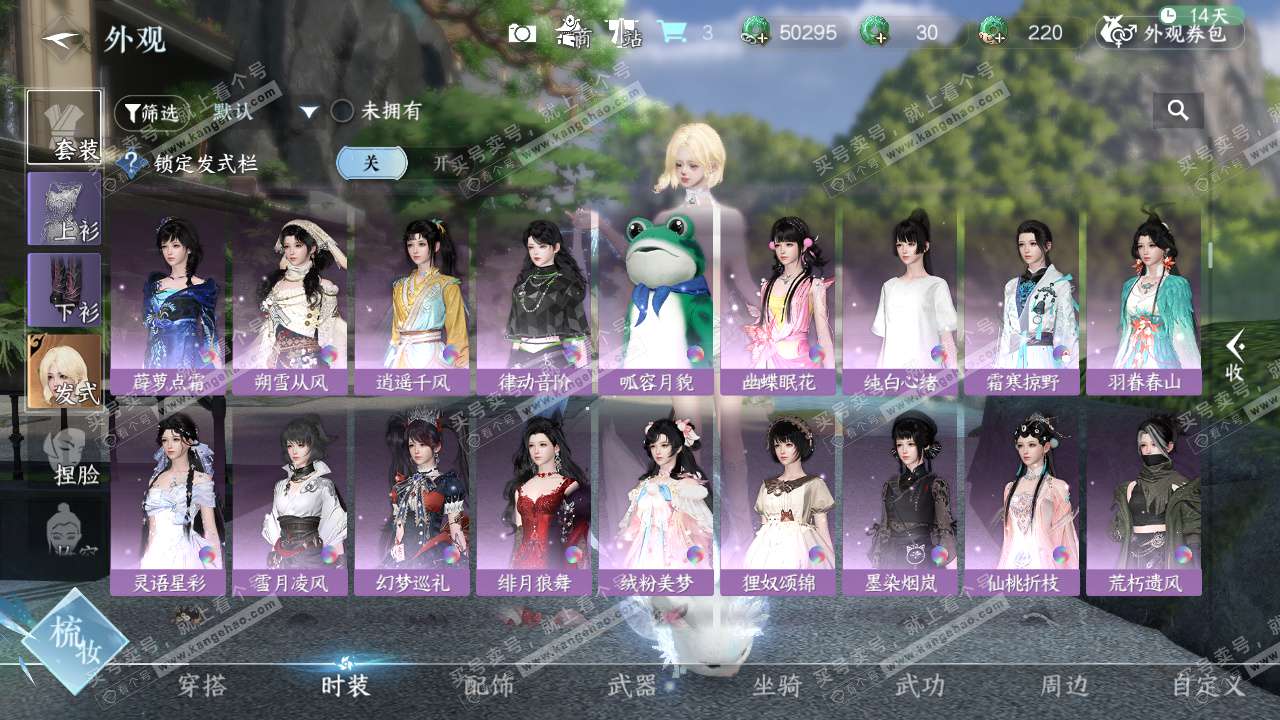Open the 武器 bottom tab
Screen dimensions: 1280x720
[632, 685]
